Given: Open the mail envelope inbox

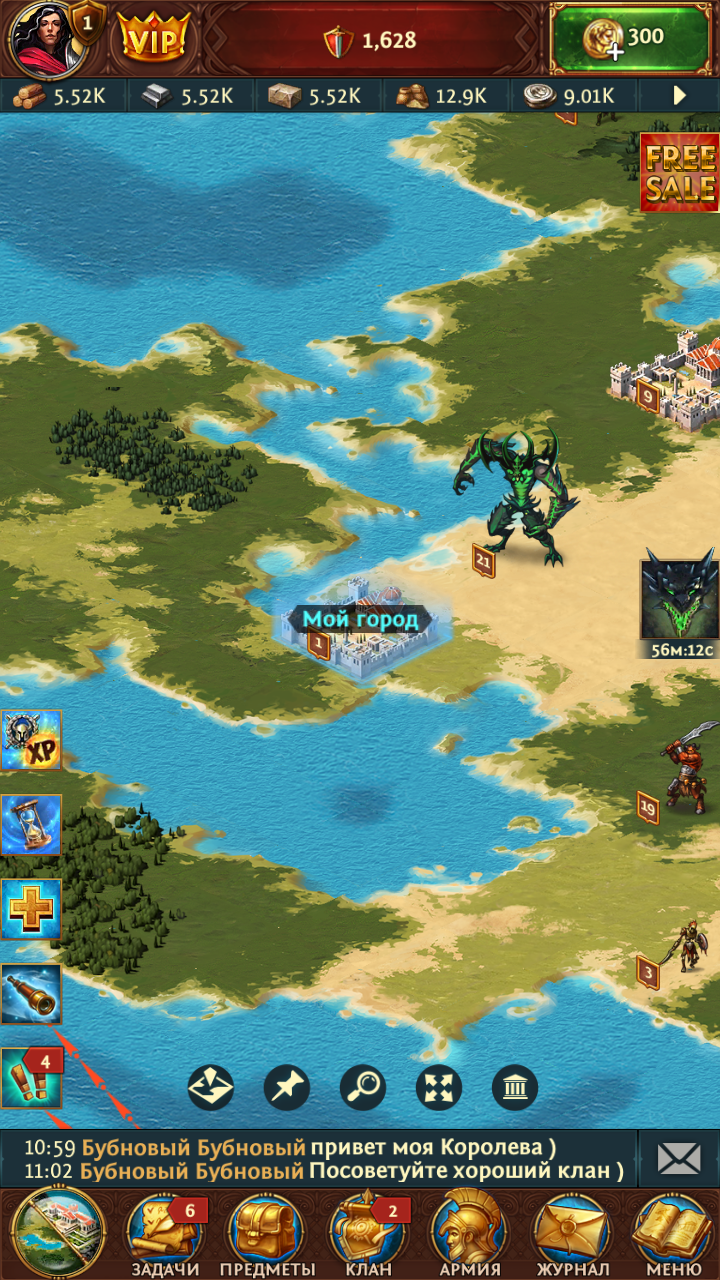Looking at the screenshot, I should point(679,1158).
